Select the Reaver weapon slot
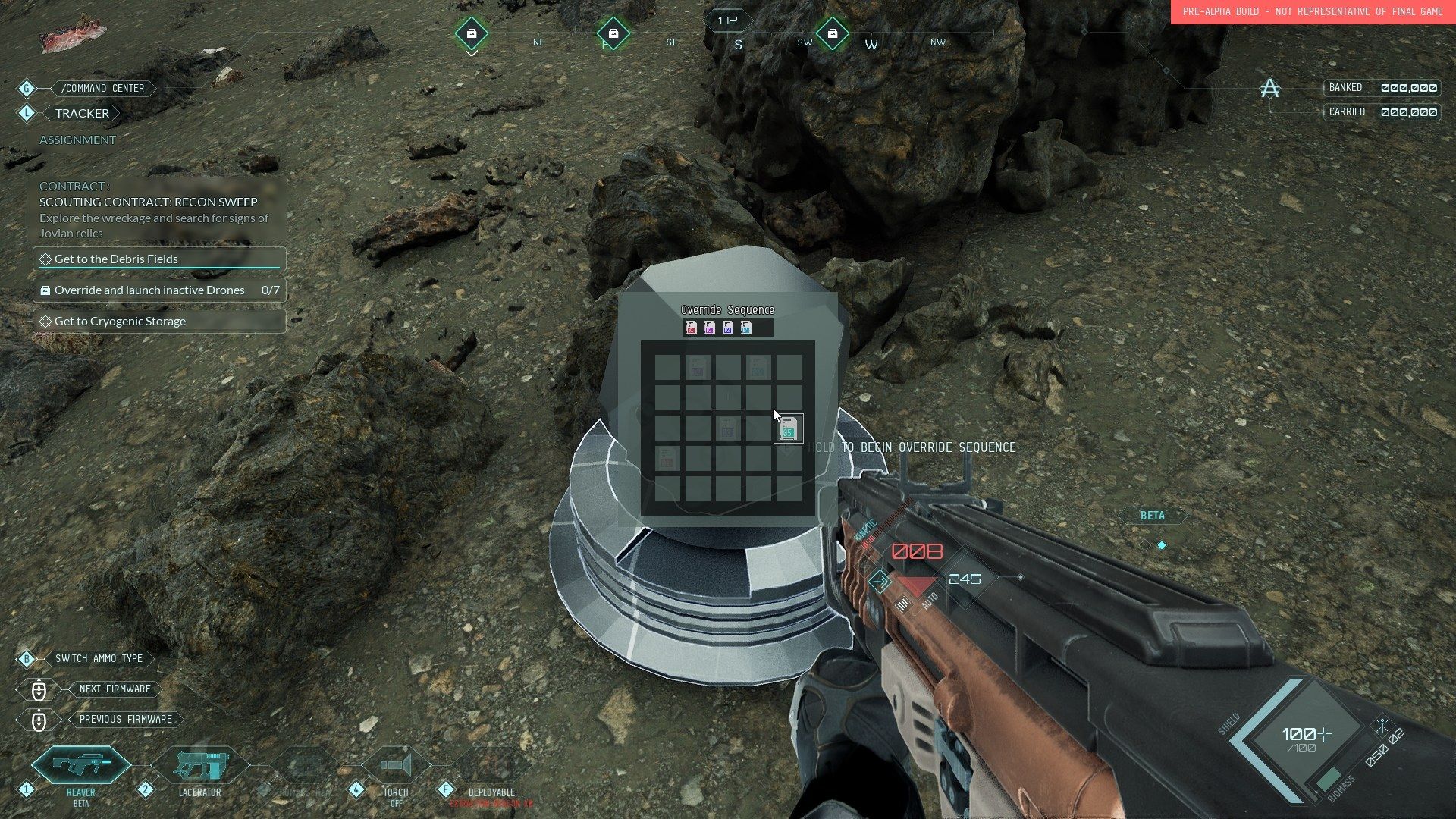The width and height of the screenshot is (1456, 819). pyautogui.click(x=81, y=767)
